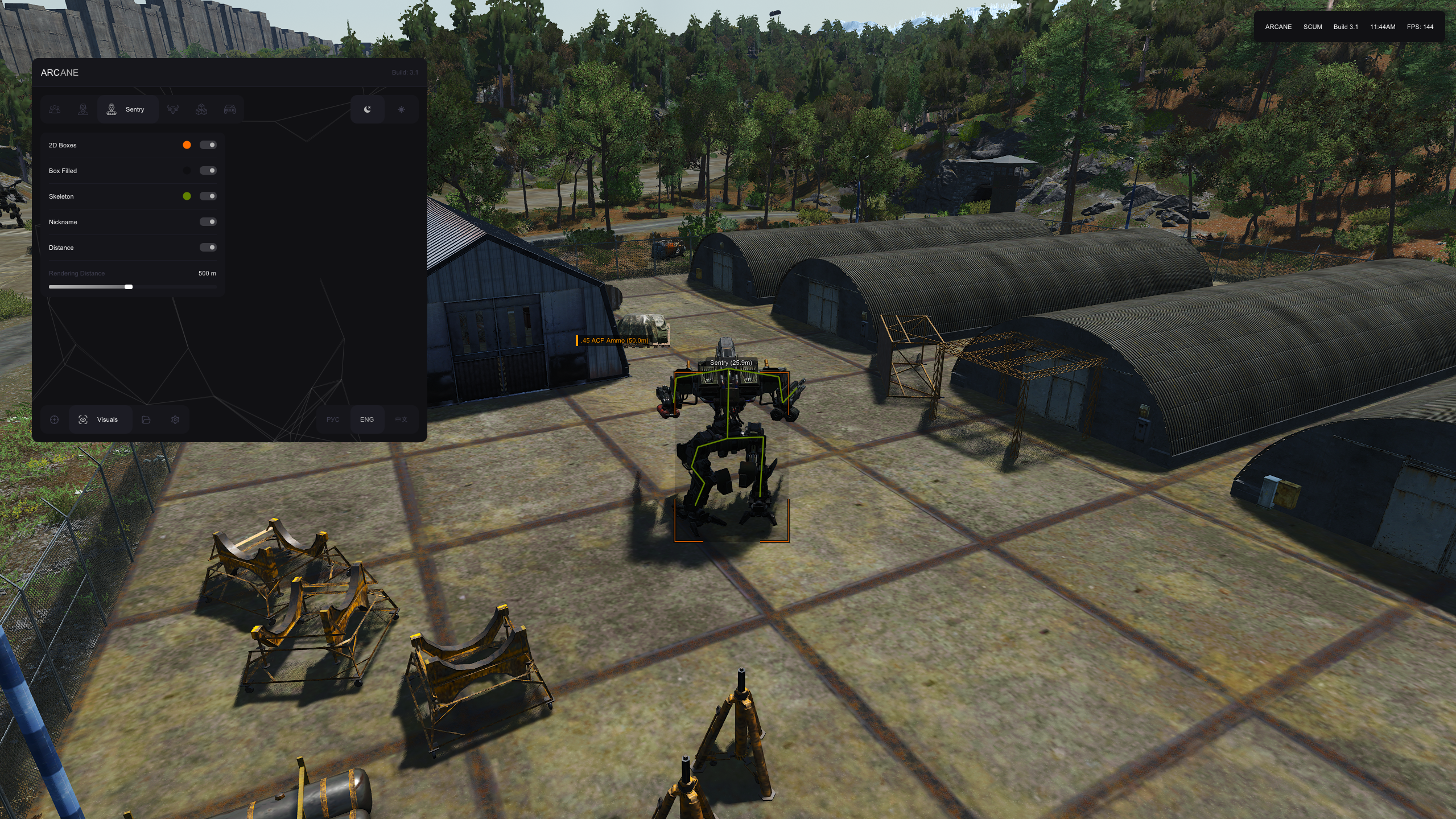
Task: Open the group-of-people players tab
Action: (55, 109)
